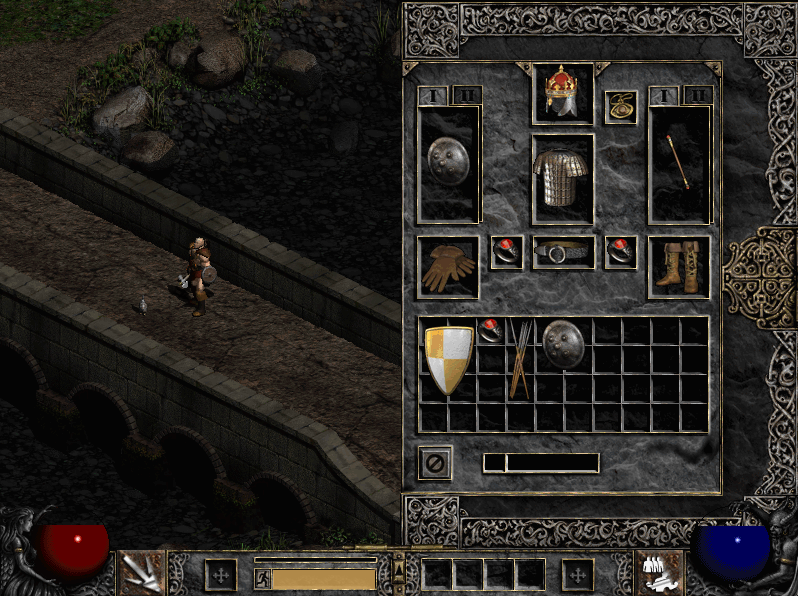The height and width of the screenshot is (596, 798).
Task: Select the ring equipped beside the gloves
Action: [507, 253]
